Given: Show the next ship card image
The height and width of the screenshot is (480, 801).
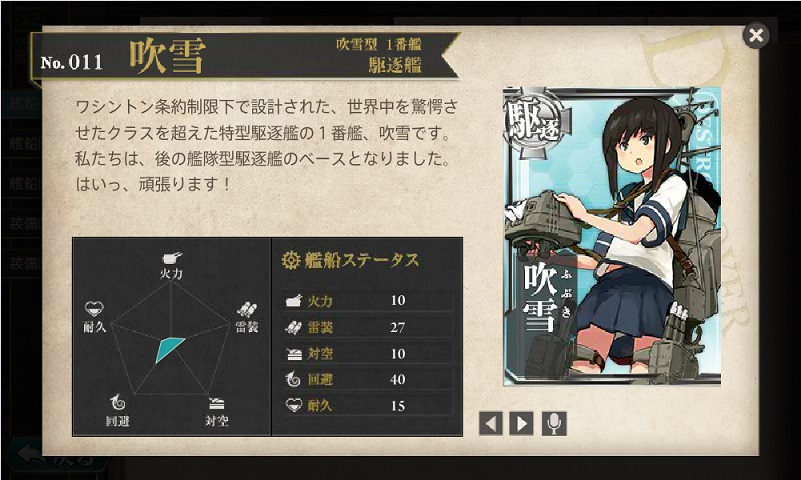Looking at the screenshot, I should click(x=521, y=423).
